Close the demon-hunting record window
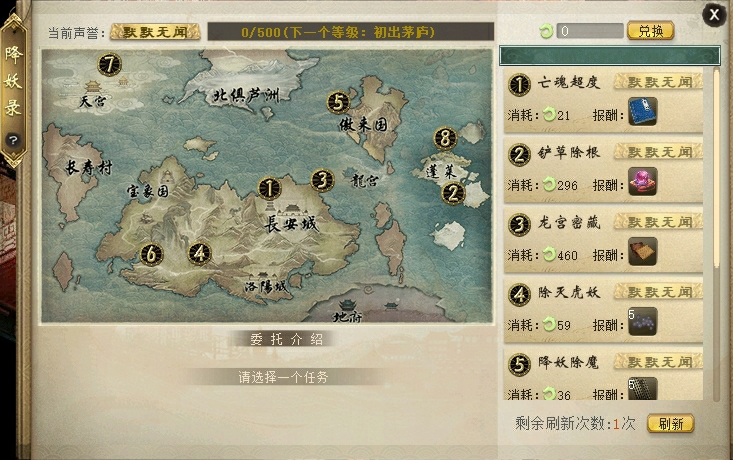Image resolution: width=733 pixels, height=460 pixels. [714, 14]
